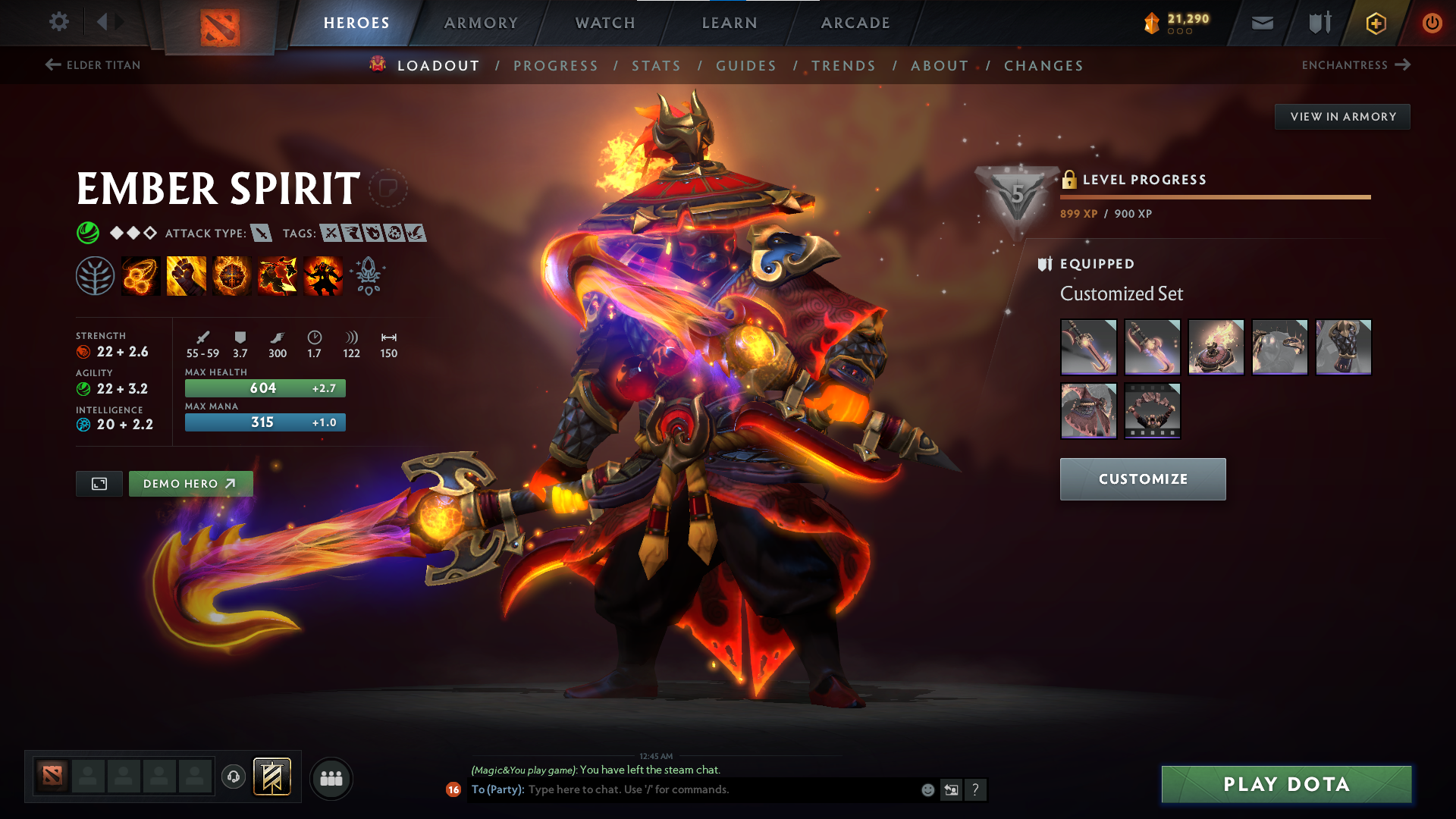Screen dimensions: 1456x819
Task: Click the Aghanim's Scepter upgrade icon
Action: (x=368, y=275)
